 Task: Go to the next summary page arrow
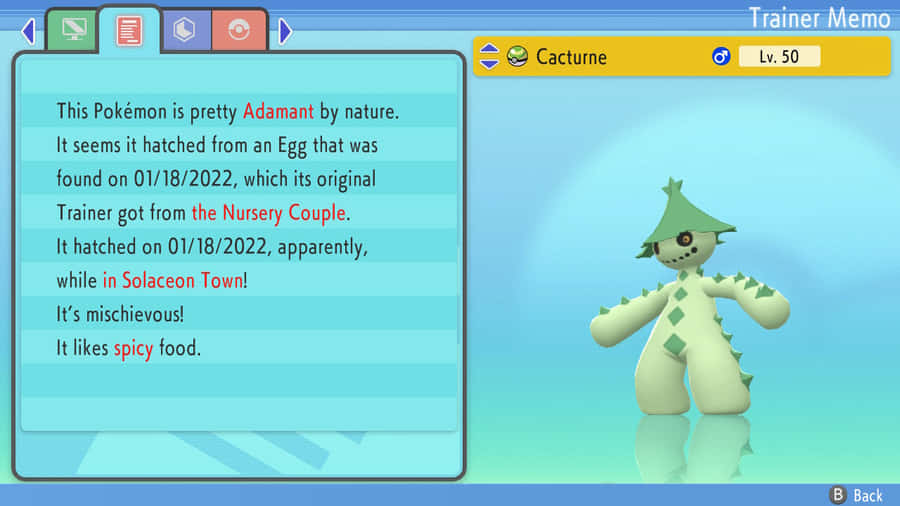click(285, 32)
